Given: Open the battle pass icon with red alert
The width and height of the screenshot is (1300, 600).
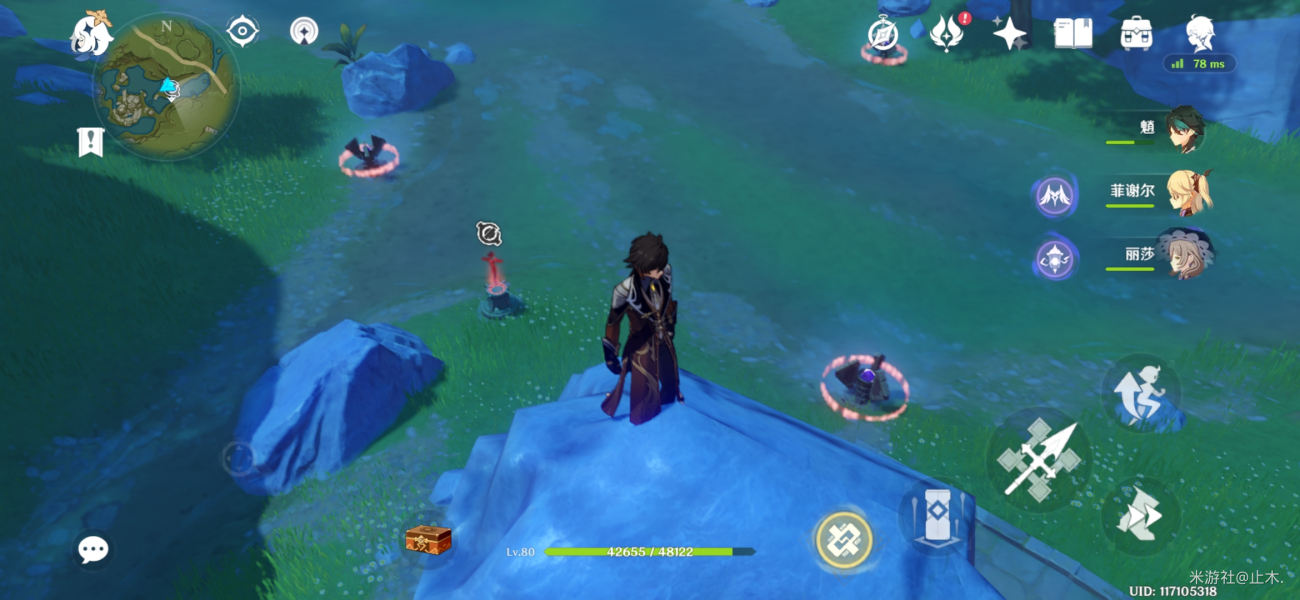Looking at the screenshot, I should click(x=945, y=34).
